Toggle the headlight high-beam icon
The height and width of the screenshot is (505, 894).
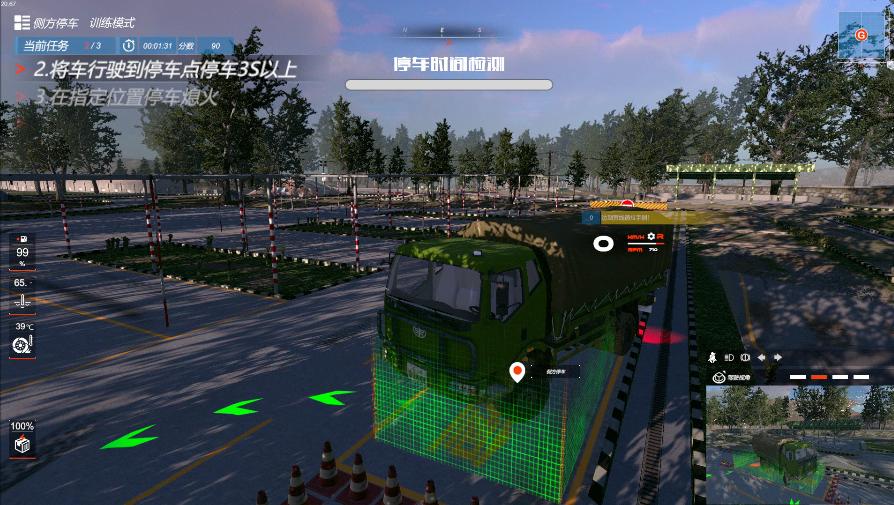tap(727, 357)
